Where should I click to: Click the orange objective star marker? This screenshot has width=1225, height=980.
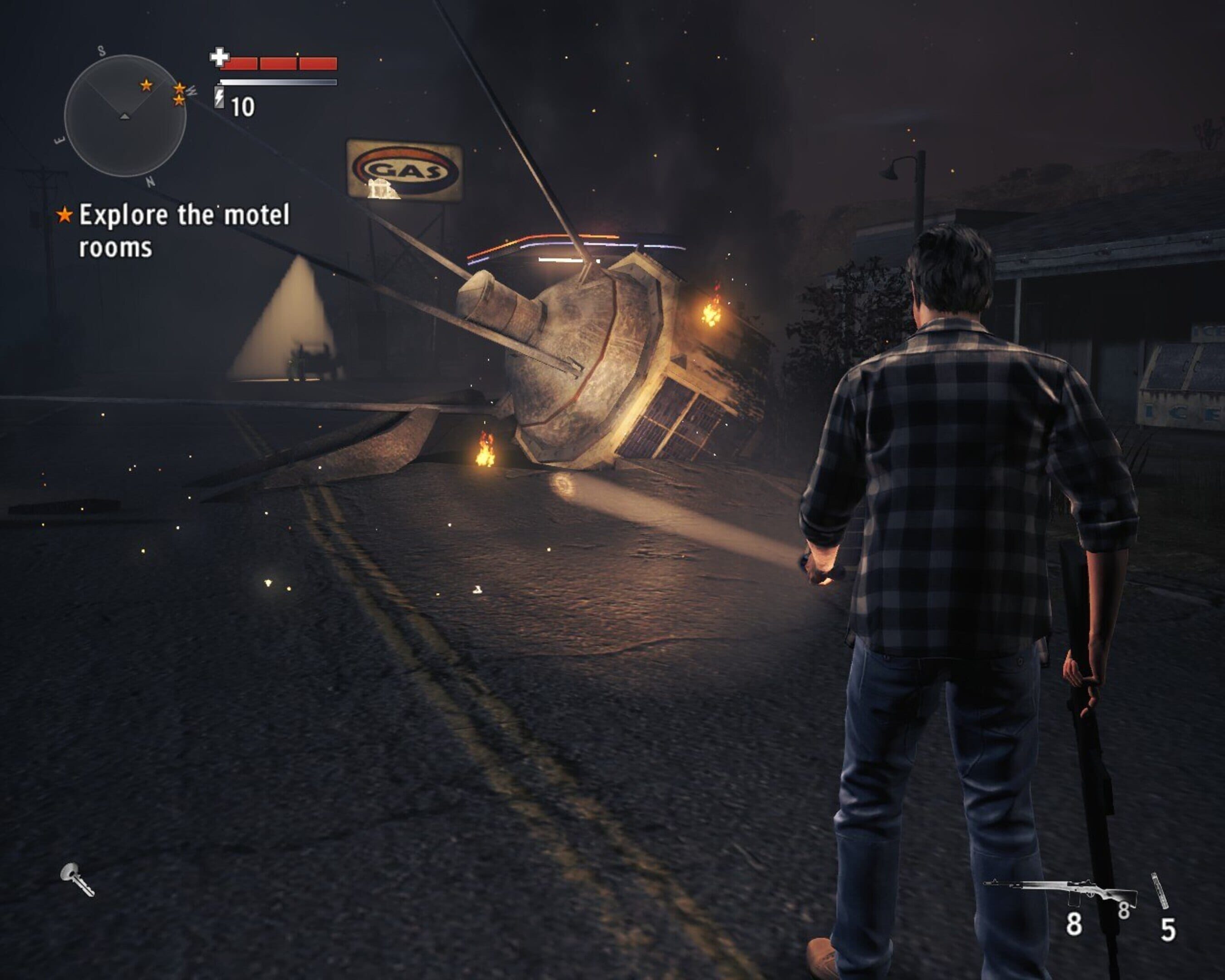(x=65, y=215)
